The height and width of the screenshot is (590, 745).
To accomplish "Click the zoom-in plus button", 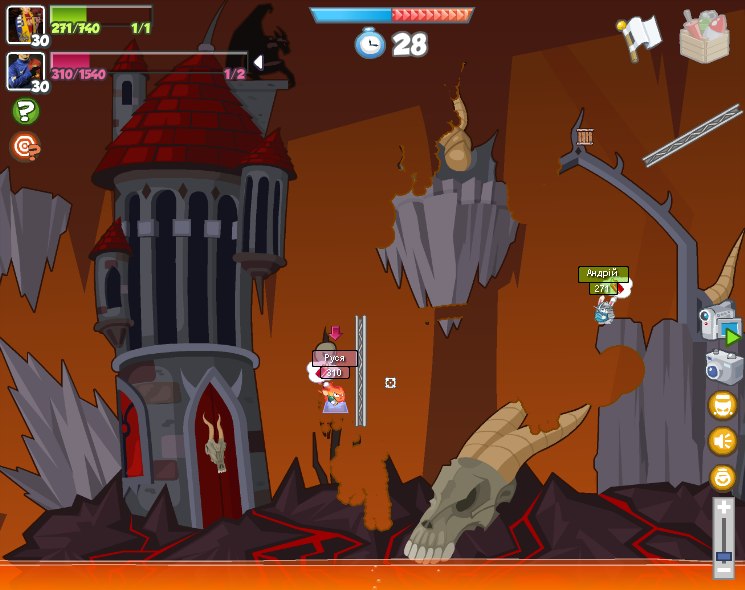I will [724, 509].
